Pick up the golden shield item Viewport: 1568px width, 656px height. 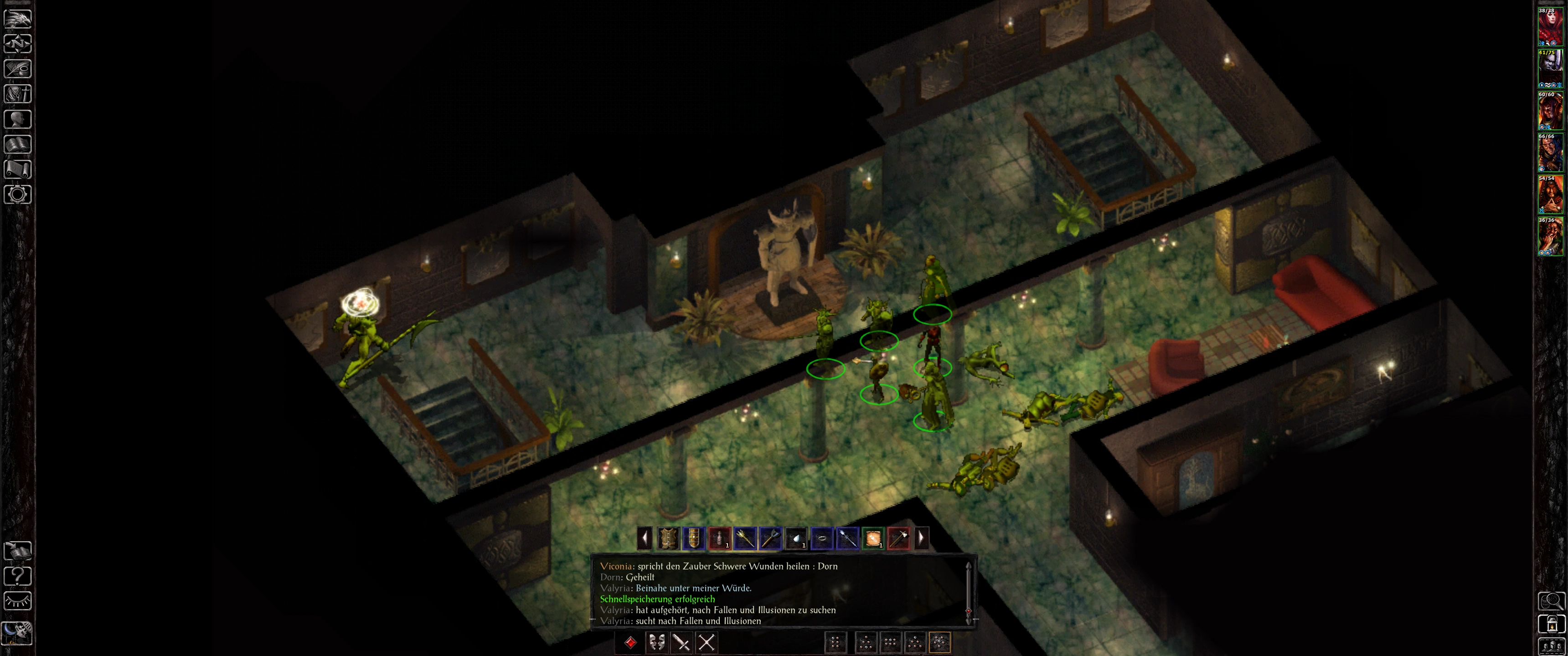click(x=693, y=538)
